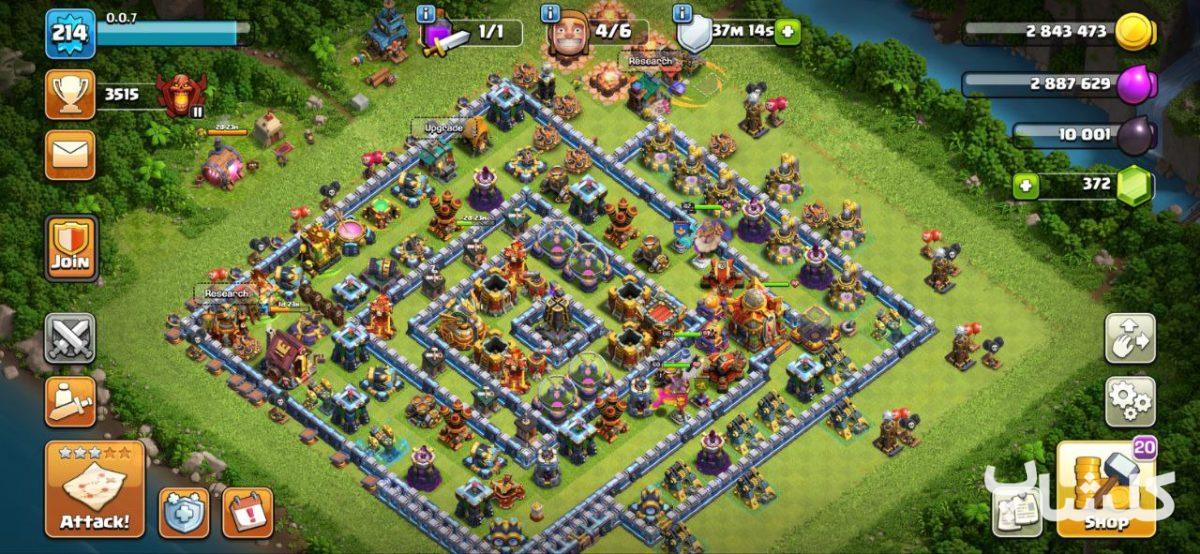Open the army overview sword button
The width and height of the screenshot is (1200, 554).
click(70, 401)
